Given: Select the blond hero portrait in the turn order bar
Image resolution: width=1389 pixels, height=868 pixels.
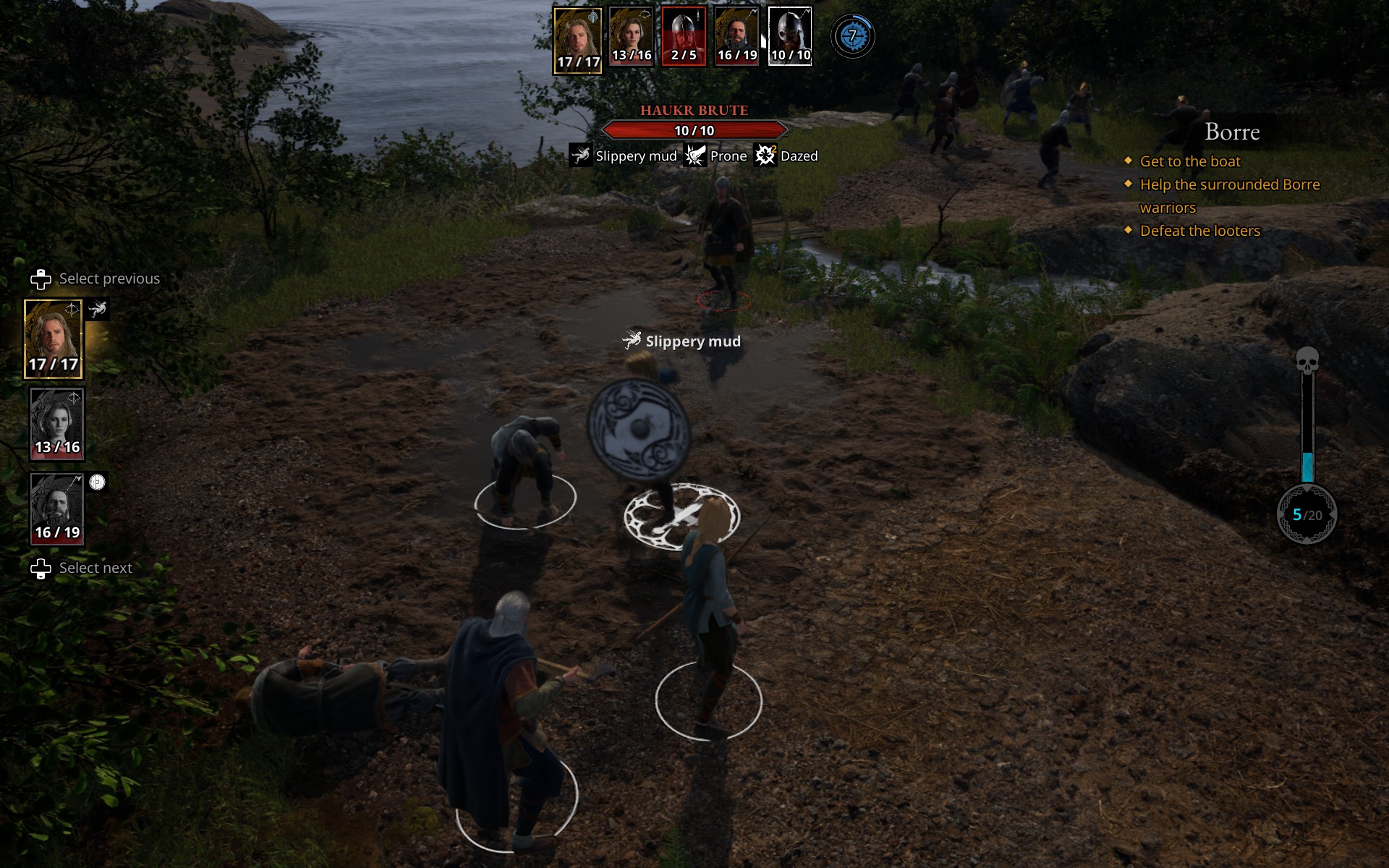Looking at the screenshot, I should click(577, 40).
